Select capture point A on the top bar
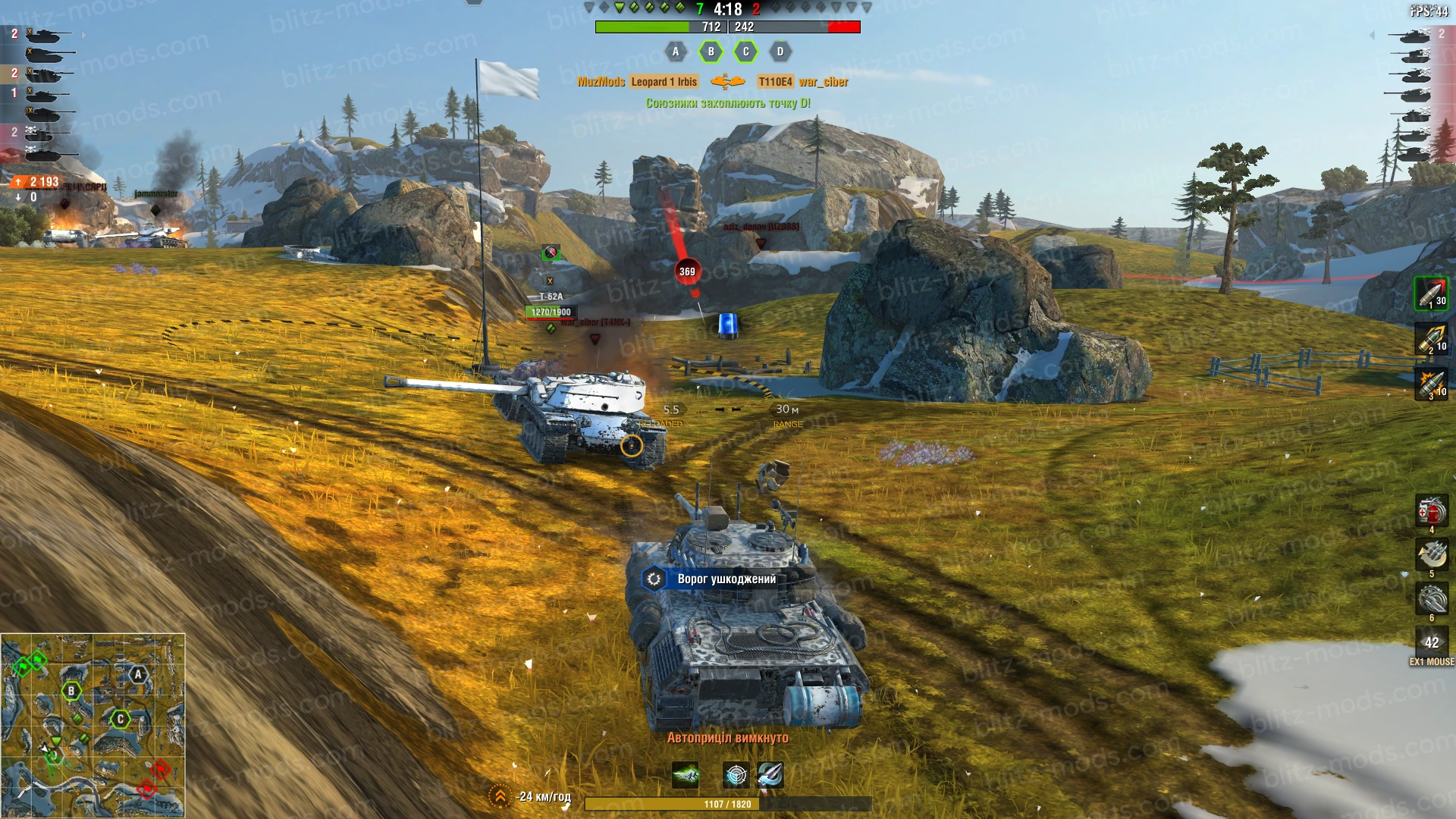The width and height of the screenshot is (1456, 819). pos(675,52)
